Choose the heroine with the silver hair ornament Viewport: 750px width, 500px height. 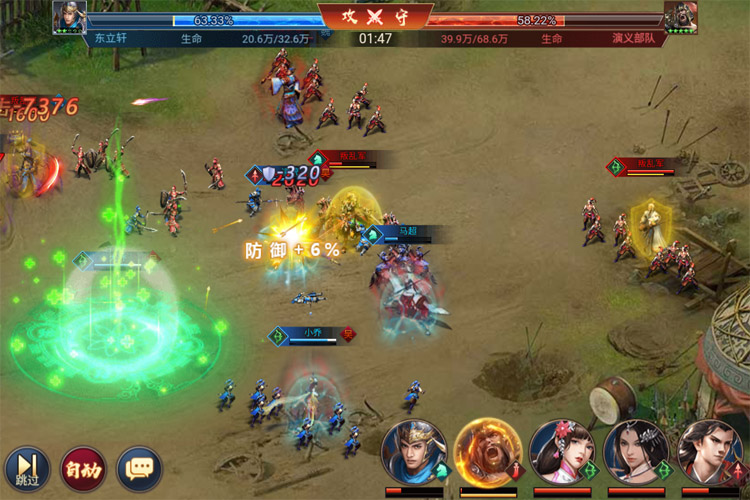pyautogui.click(x=635, y=452)
